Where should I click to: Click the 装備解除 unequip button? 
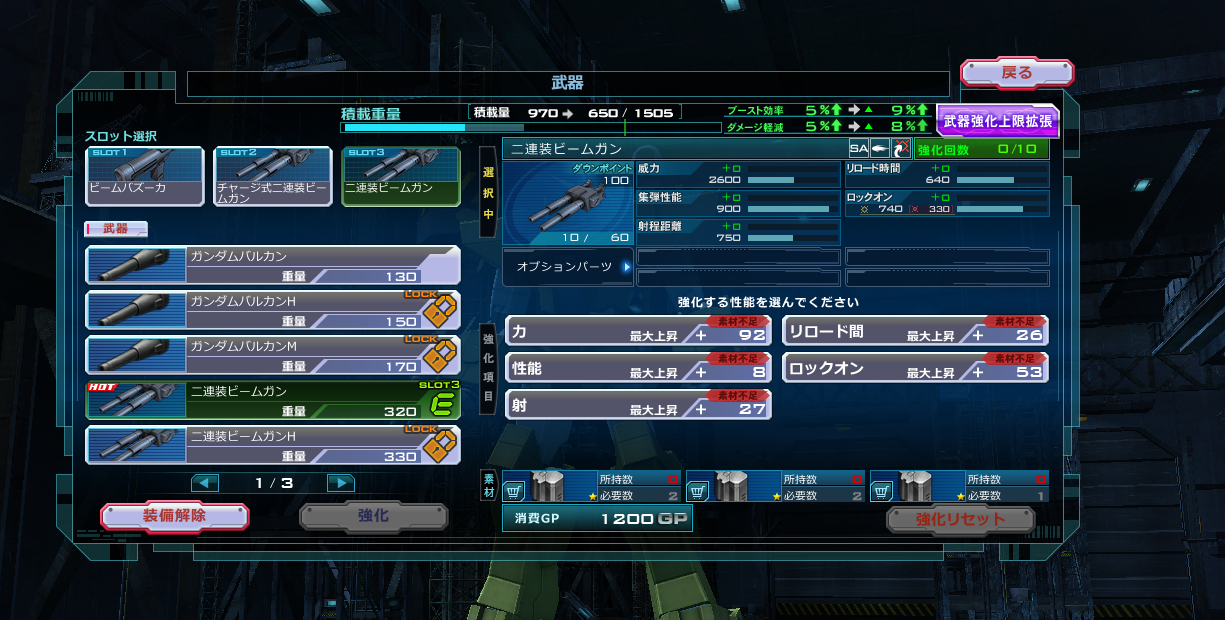174,516
